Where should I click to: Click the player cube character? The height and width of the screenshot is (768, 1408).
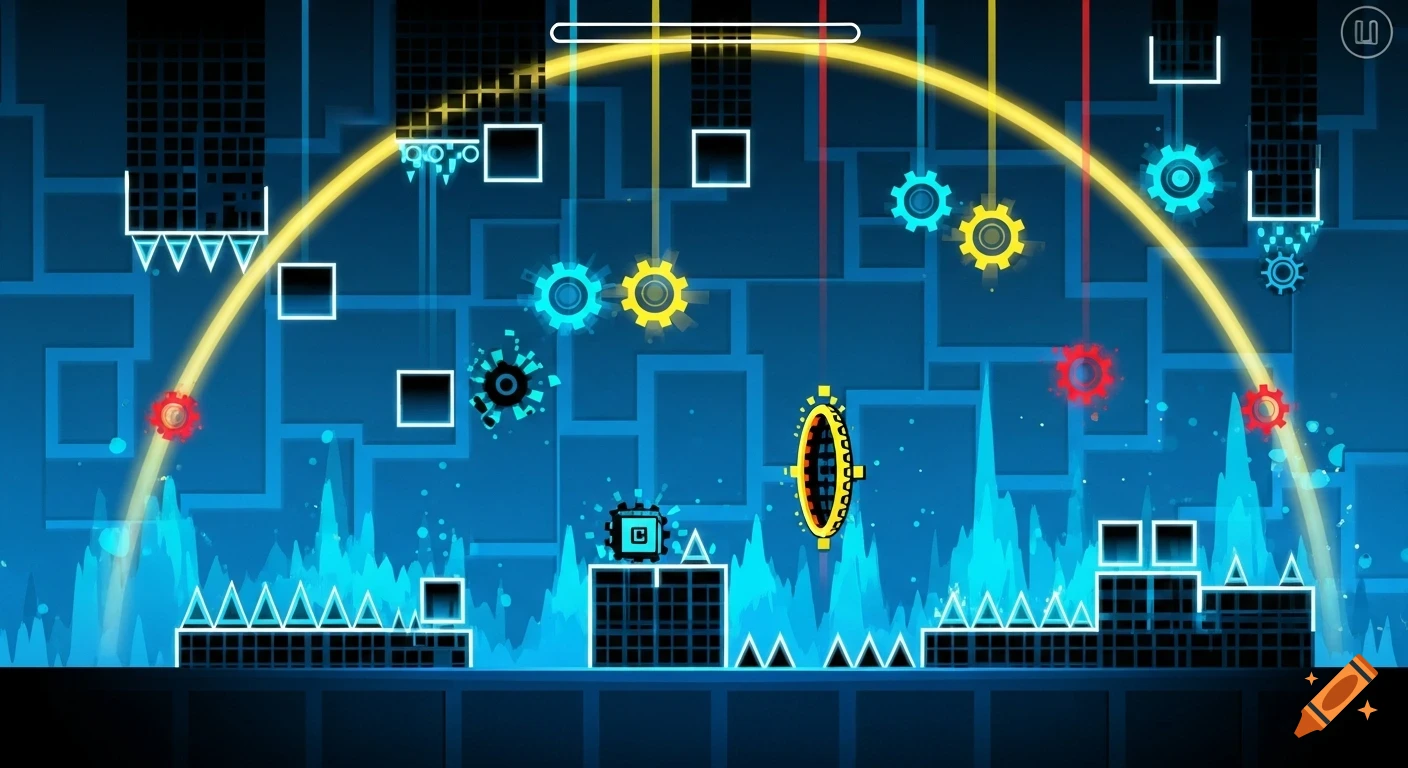(x=638, y=535)
